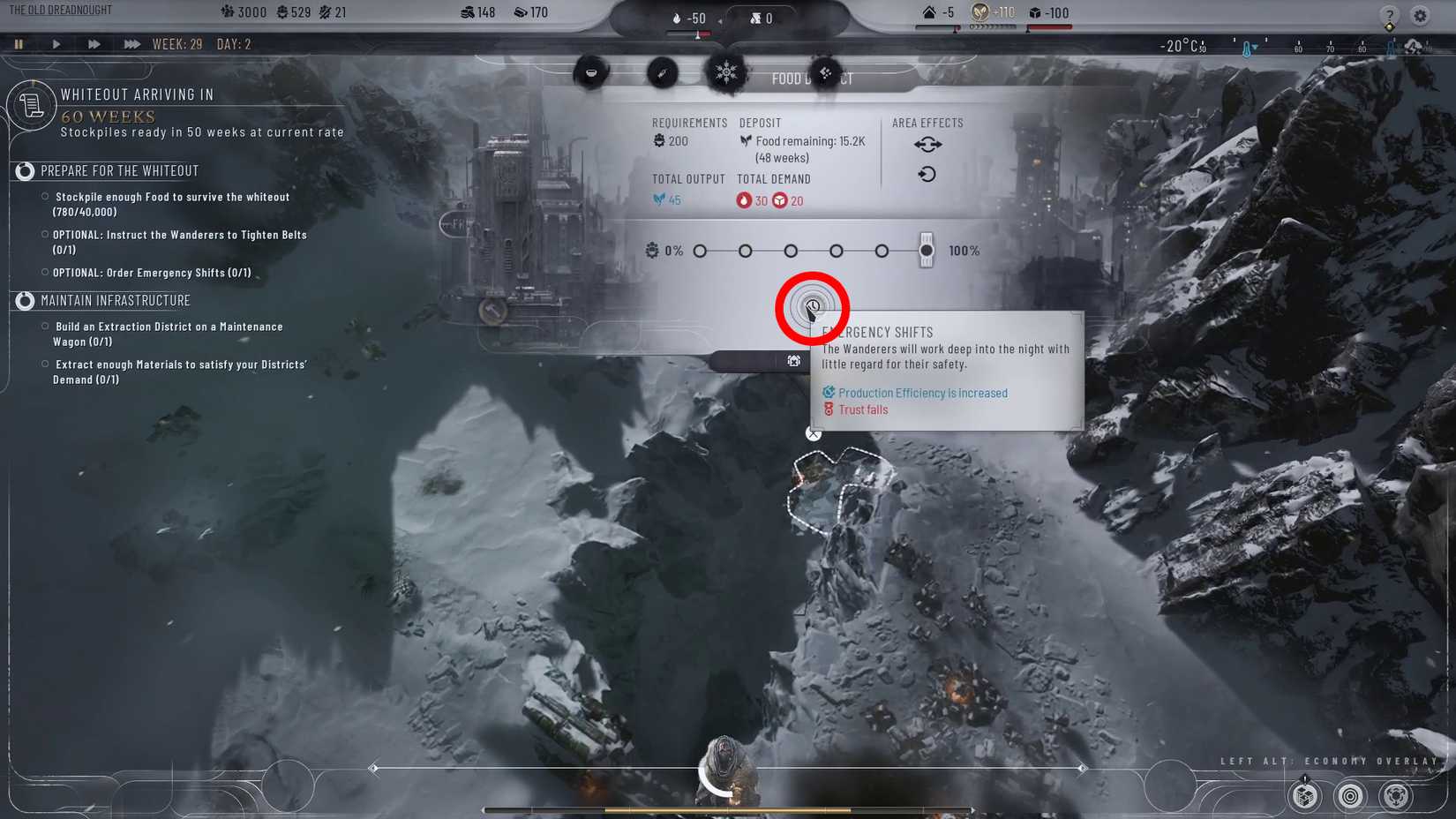This screenshot has width=1456, height=819.
Task: Click the snowflake district icon above the panel
Action: 727,72
